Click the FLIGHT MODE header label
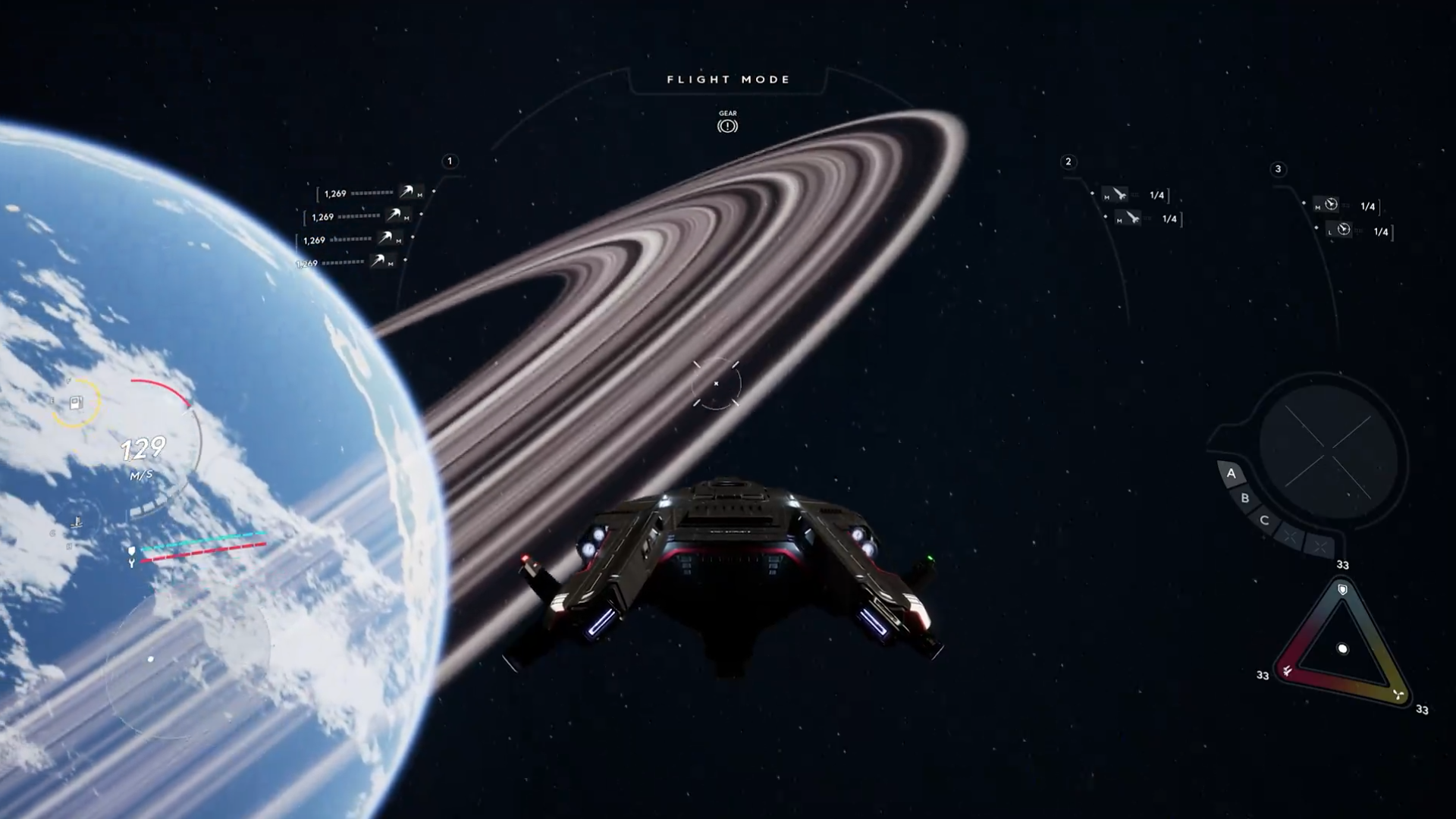Screen dimensions: 1456x819 pyautogui.click(x=728, y=79)
